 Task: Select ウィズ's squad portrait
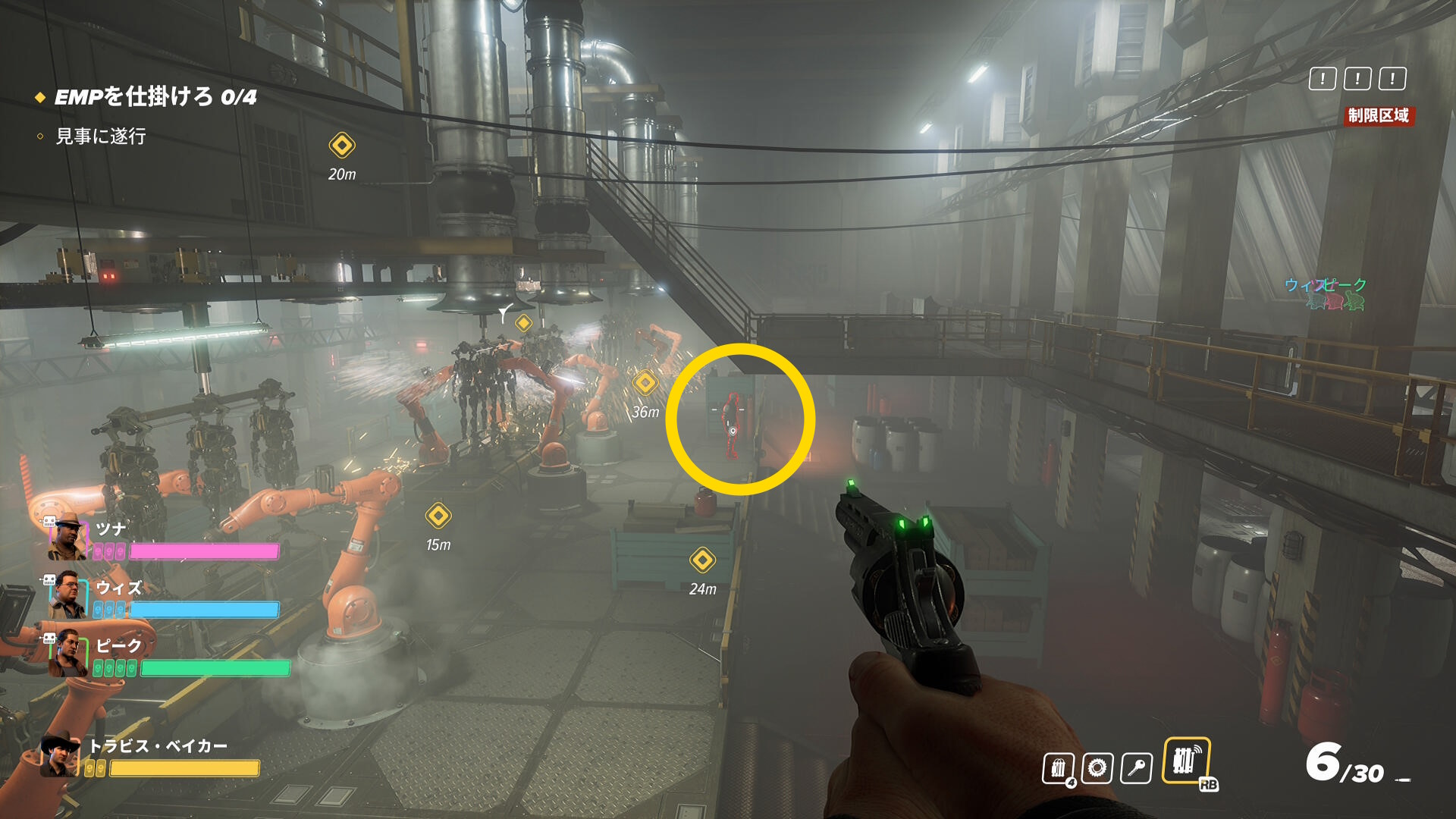(67, 596)
